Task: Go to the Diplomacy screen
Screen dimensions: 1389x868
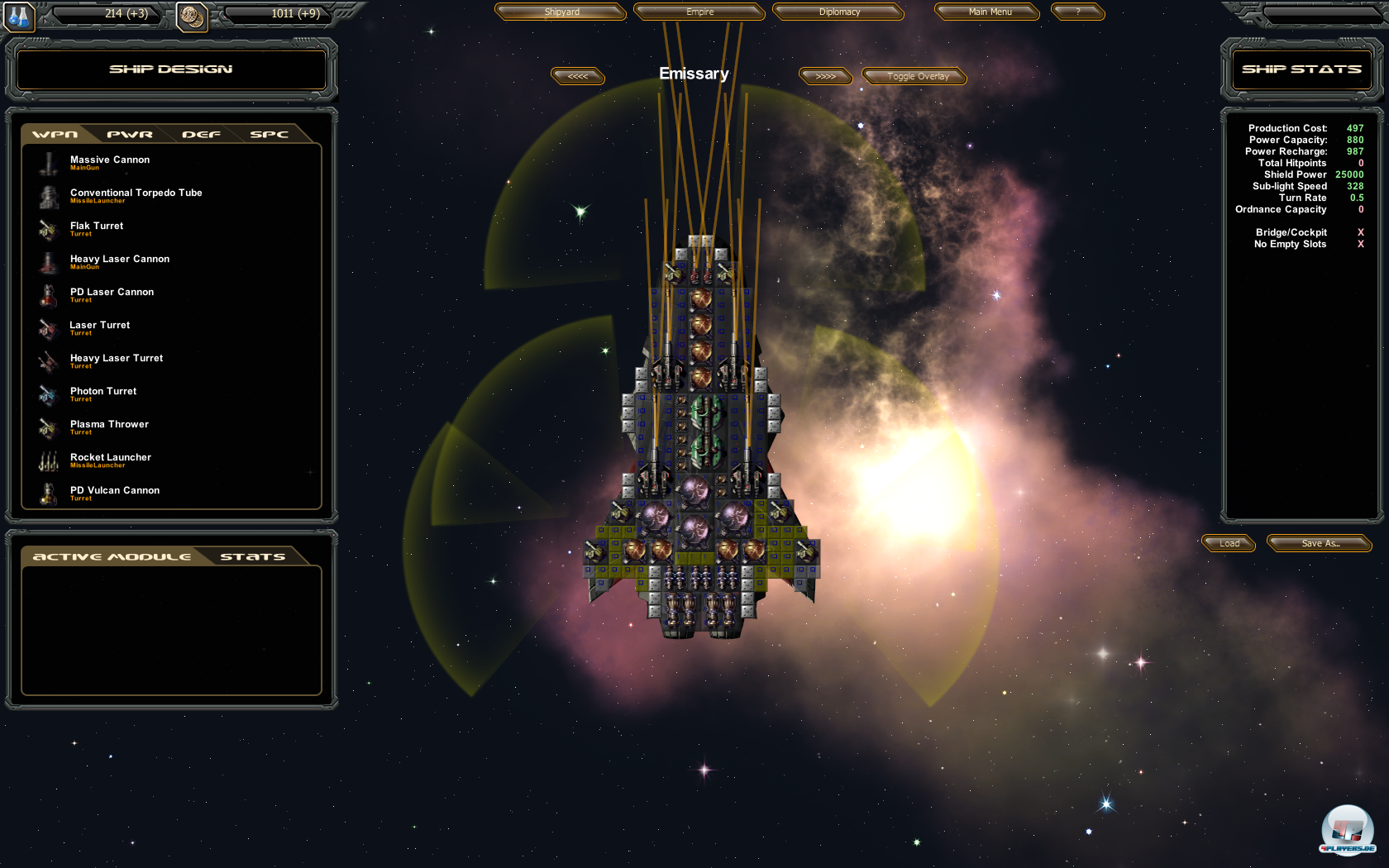Action: coord(839,12)
